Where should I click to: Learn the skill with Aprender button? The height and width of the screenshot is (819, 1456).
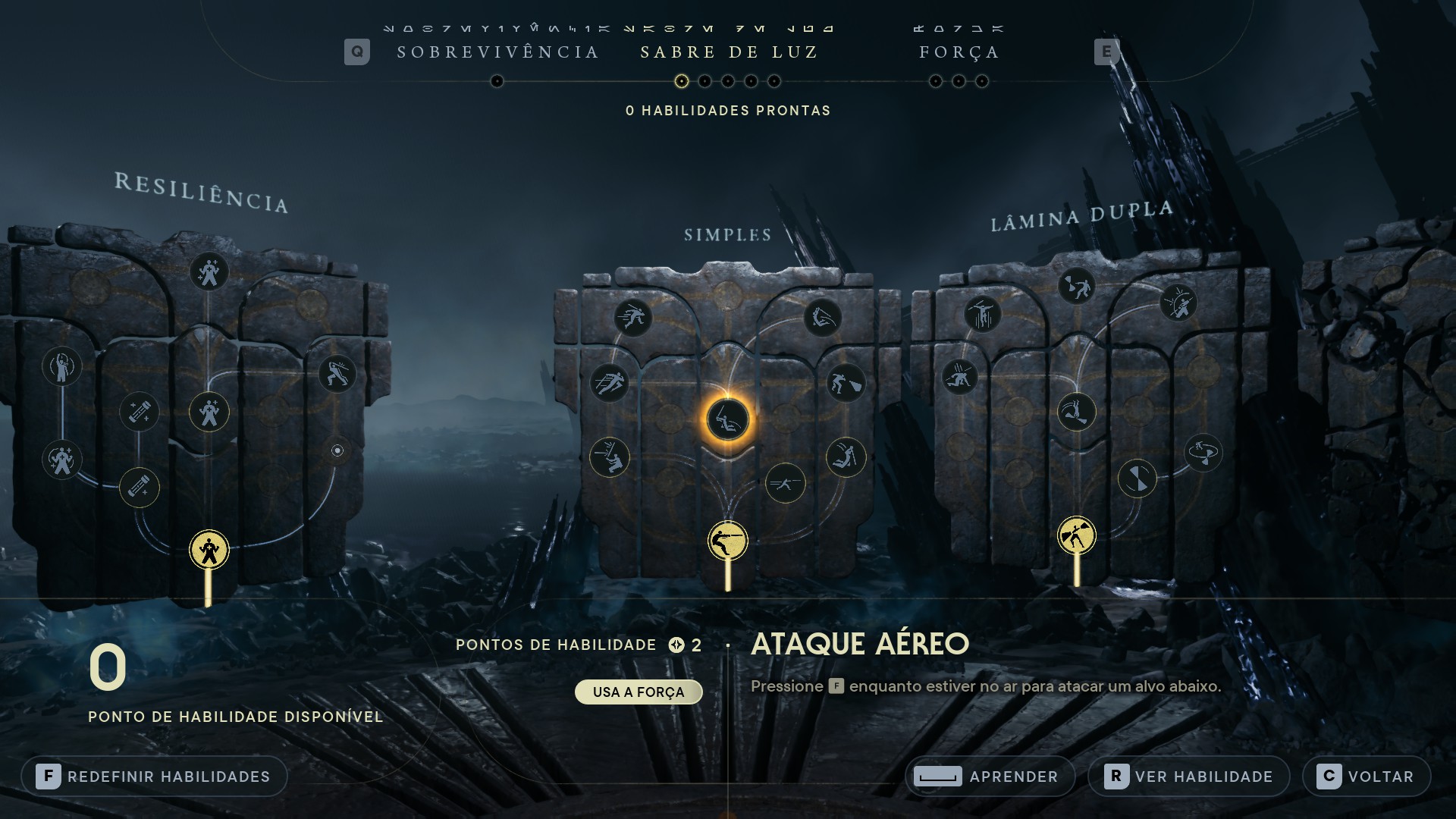(990, 777)
